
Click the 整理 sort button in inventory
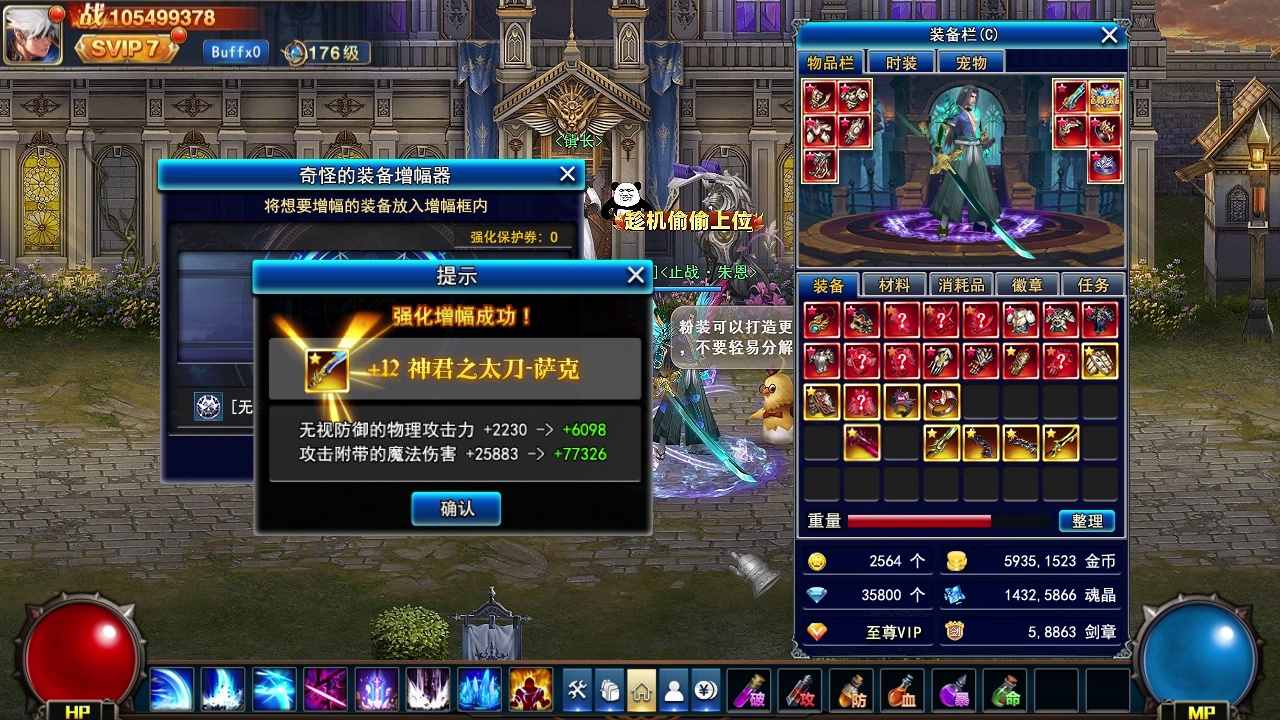coord(1087,520)
